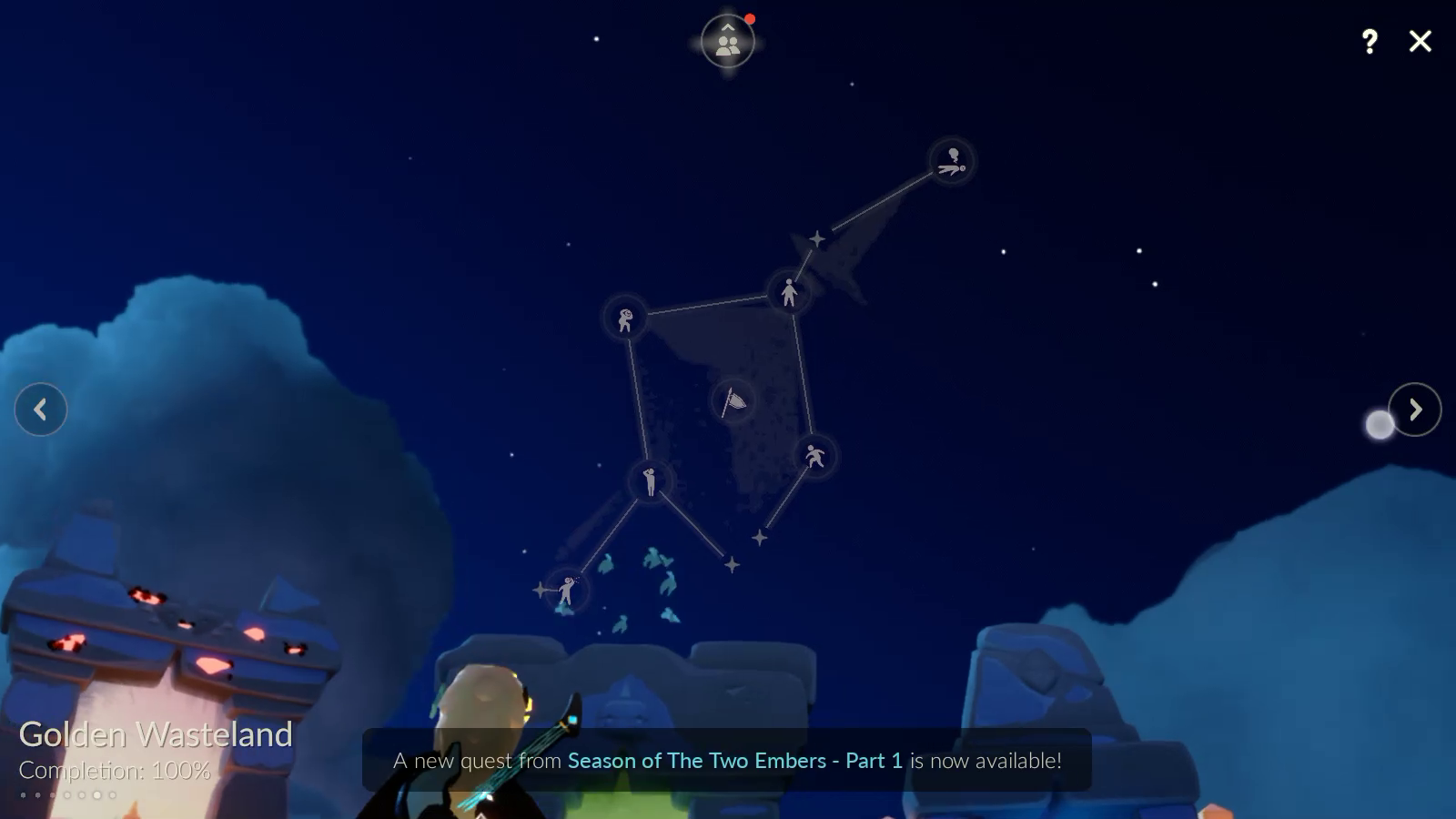Open the question mark help
The width and height of the screenshot is (1456, 819).
(1370, 41)
